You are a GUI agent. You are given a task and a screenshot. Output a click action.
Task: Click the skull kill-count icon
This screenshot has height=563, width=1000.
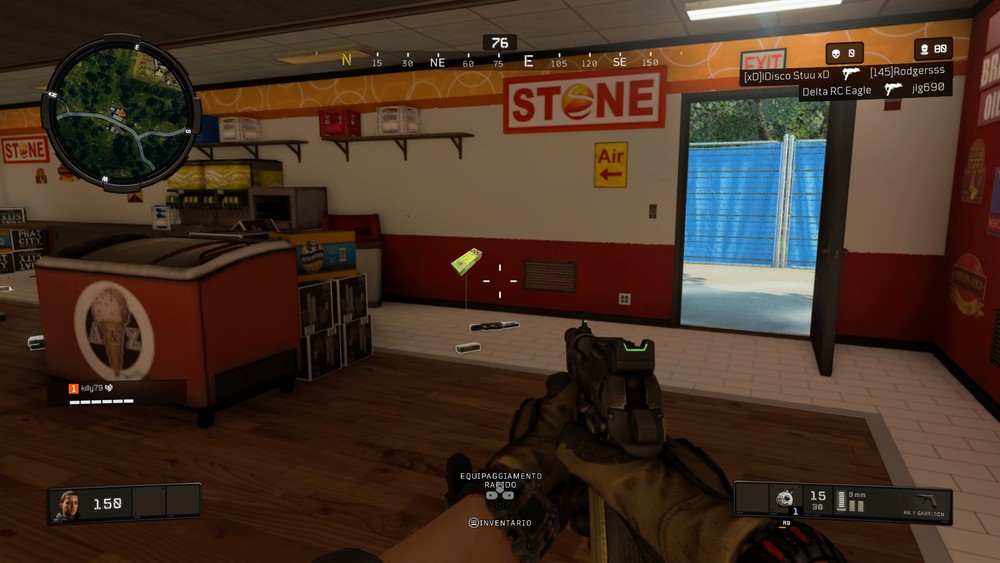pos(833,51)
